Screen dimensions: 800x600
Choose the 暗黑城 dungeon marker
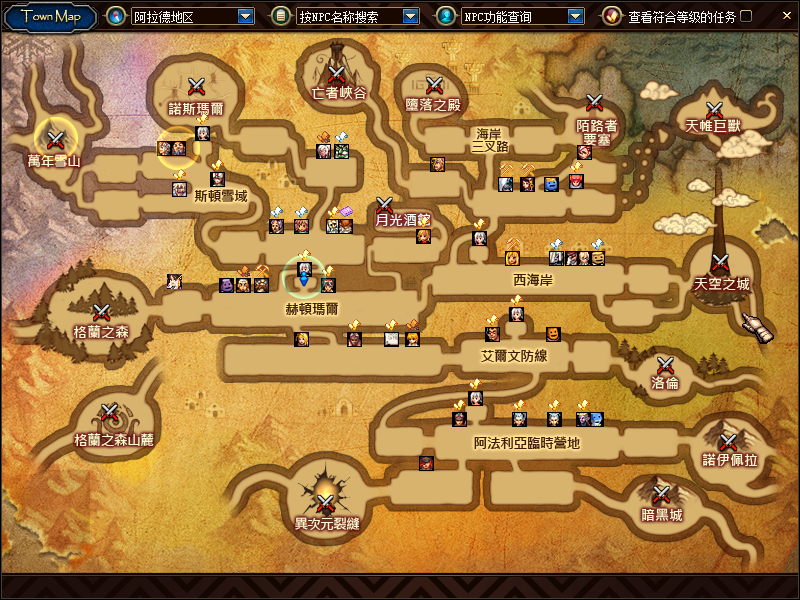(661, 495)
